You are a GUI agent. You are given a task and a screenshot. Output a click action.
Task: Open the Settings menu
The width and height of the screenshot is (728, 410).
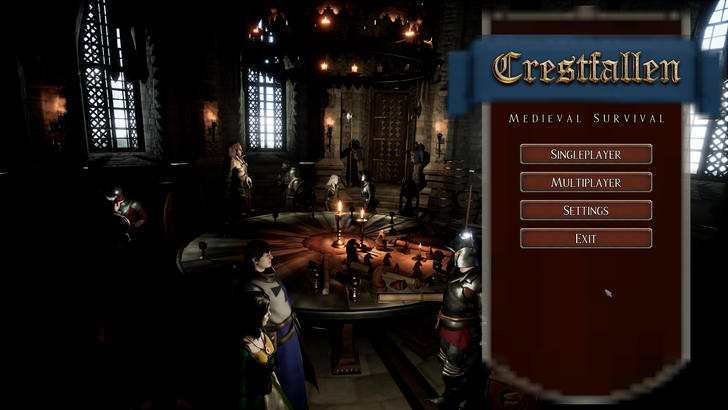586,210
